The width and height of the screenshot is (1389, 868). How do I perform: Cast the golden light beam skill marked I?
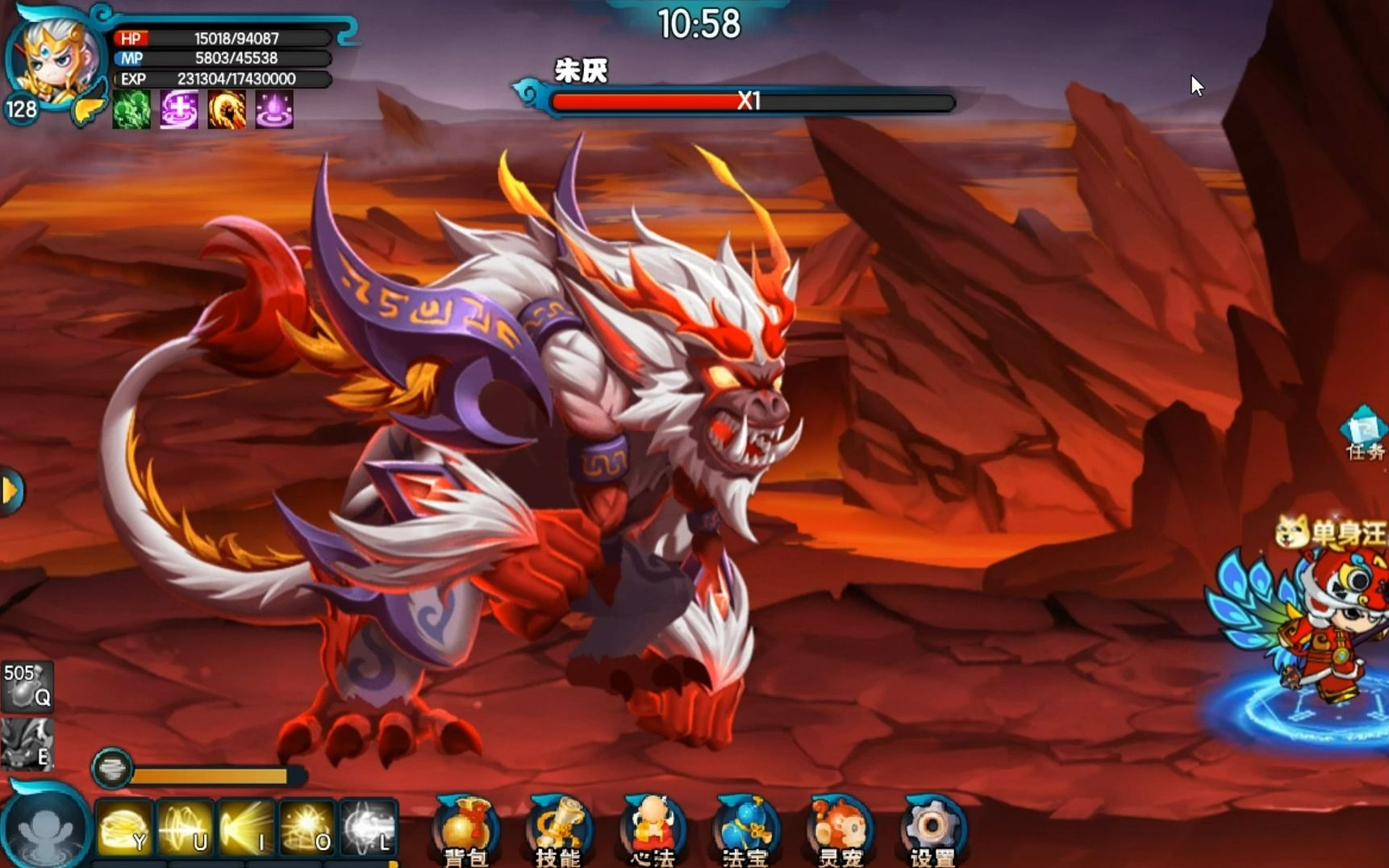(x=246, y=828)
